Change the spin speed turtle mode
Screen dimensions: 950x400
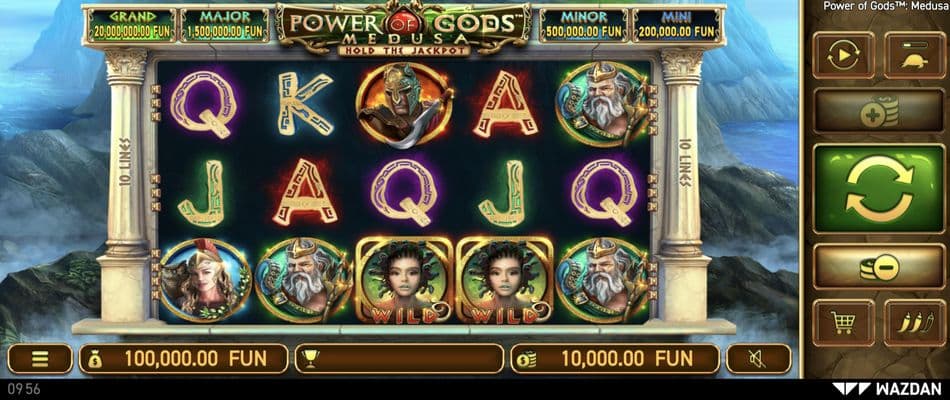[914, 55]
